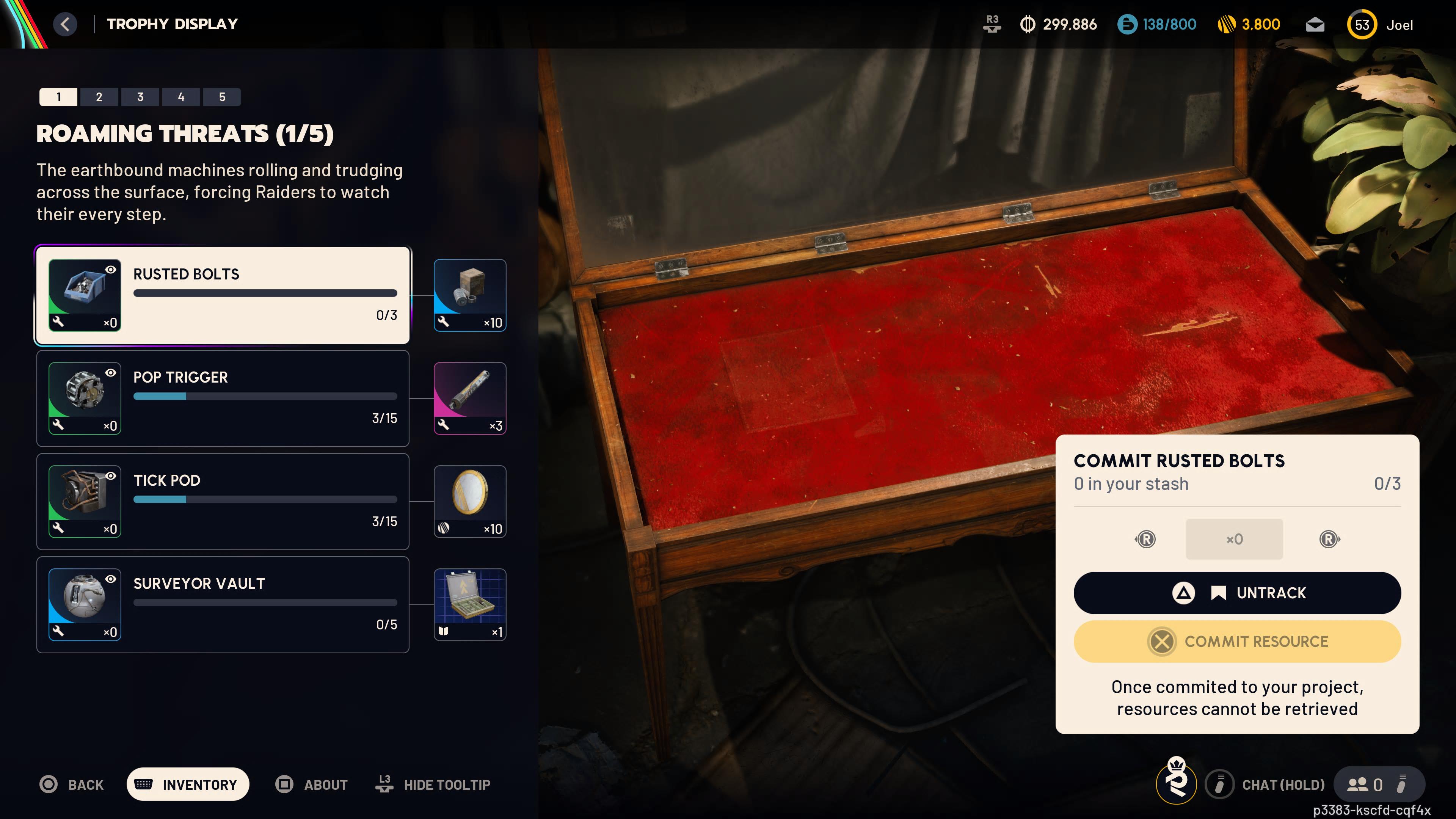Switch to quest page 3
The image size is (1456, 819).
pyautogui.click(x=140, y=97)
